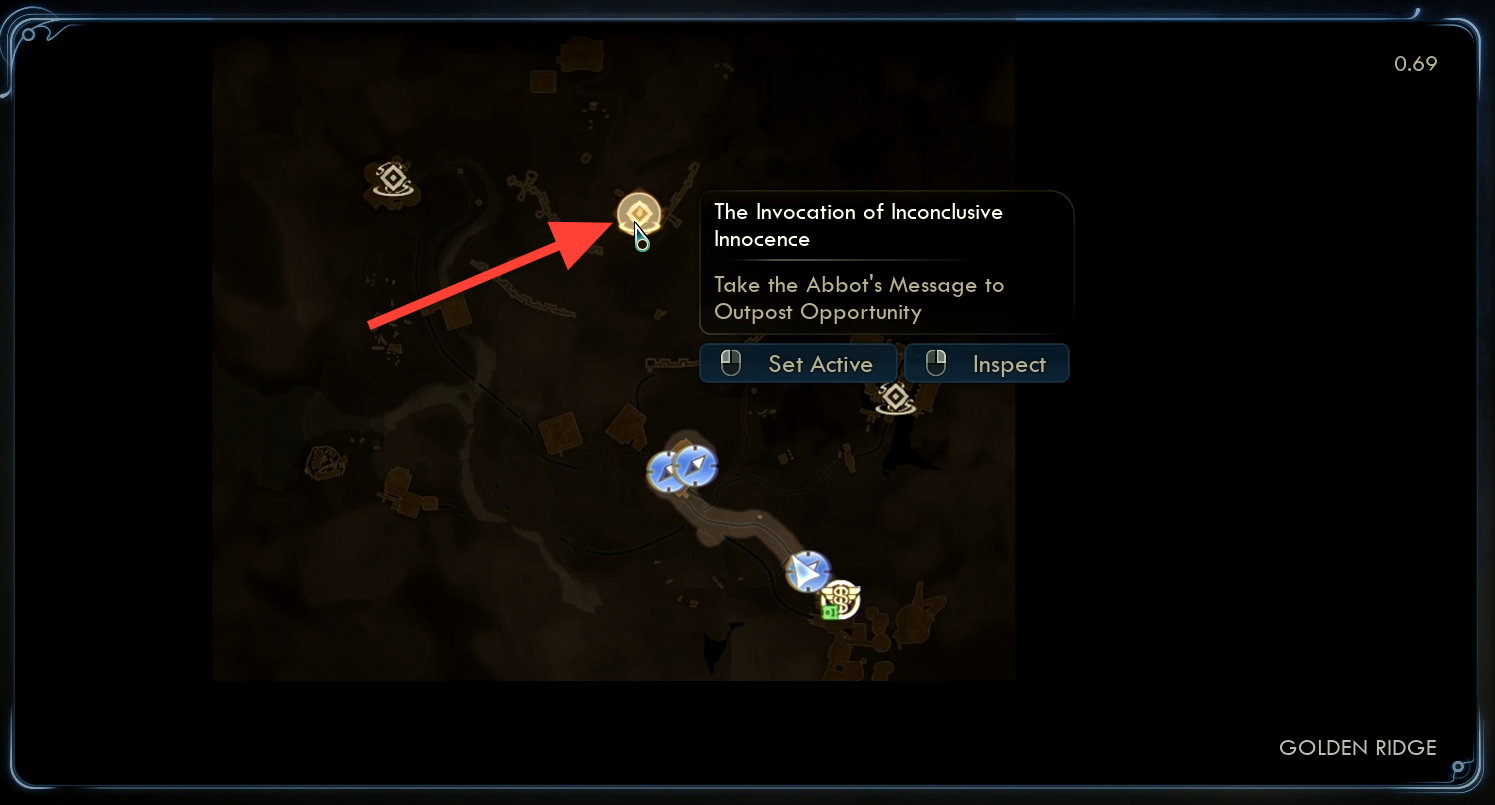Image resolution: width=1495 pixels, height=805 pixels.
Task: Select the white player arrow marker
Action: [807, 572]
